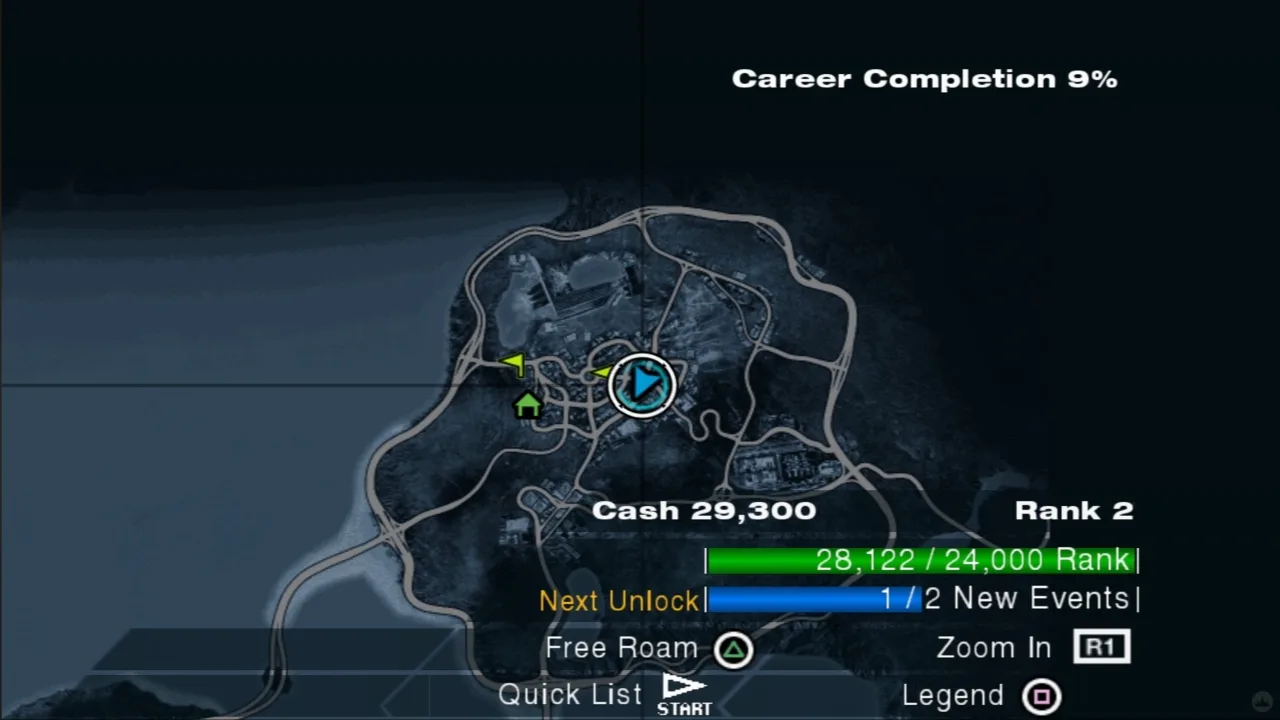The image size is (1280, 720).
Task: Select the blue player position arrow on the map
Action: [643, 386]
